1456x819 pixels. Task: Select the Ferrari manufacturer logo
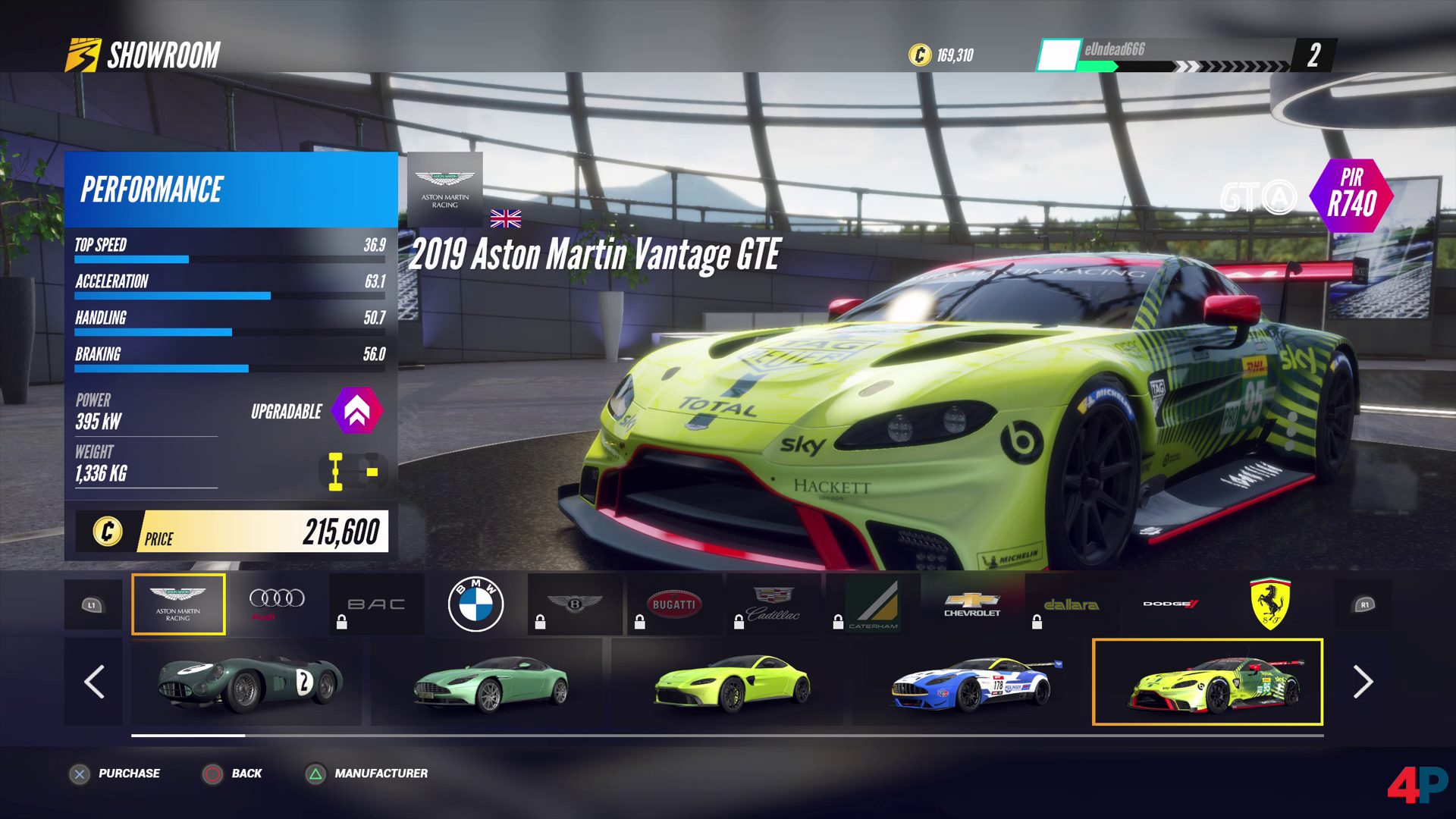1270,604
